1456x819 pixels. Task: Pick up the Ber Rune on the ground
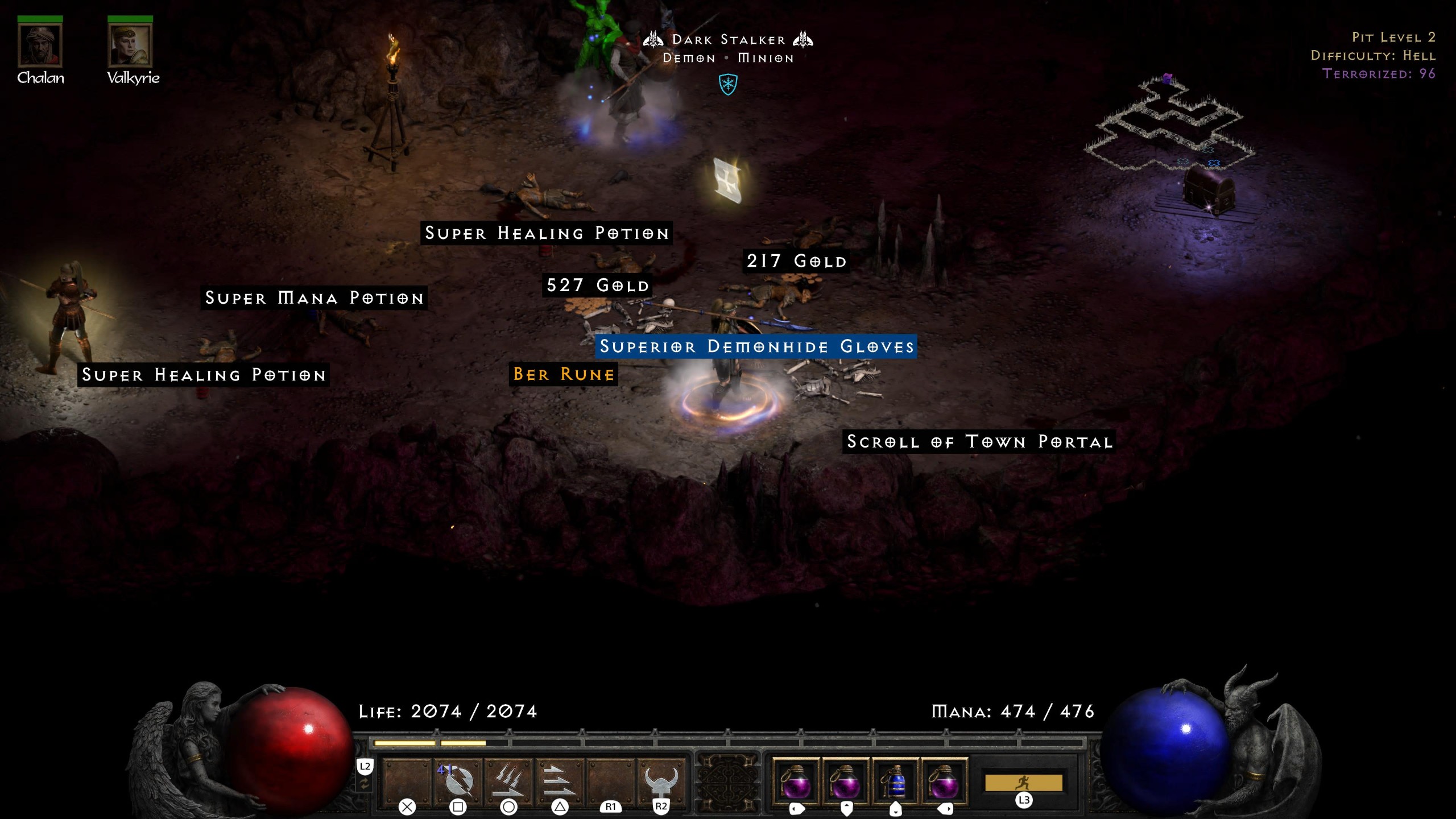pyautogui.click(x=562, y=374)
